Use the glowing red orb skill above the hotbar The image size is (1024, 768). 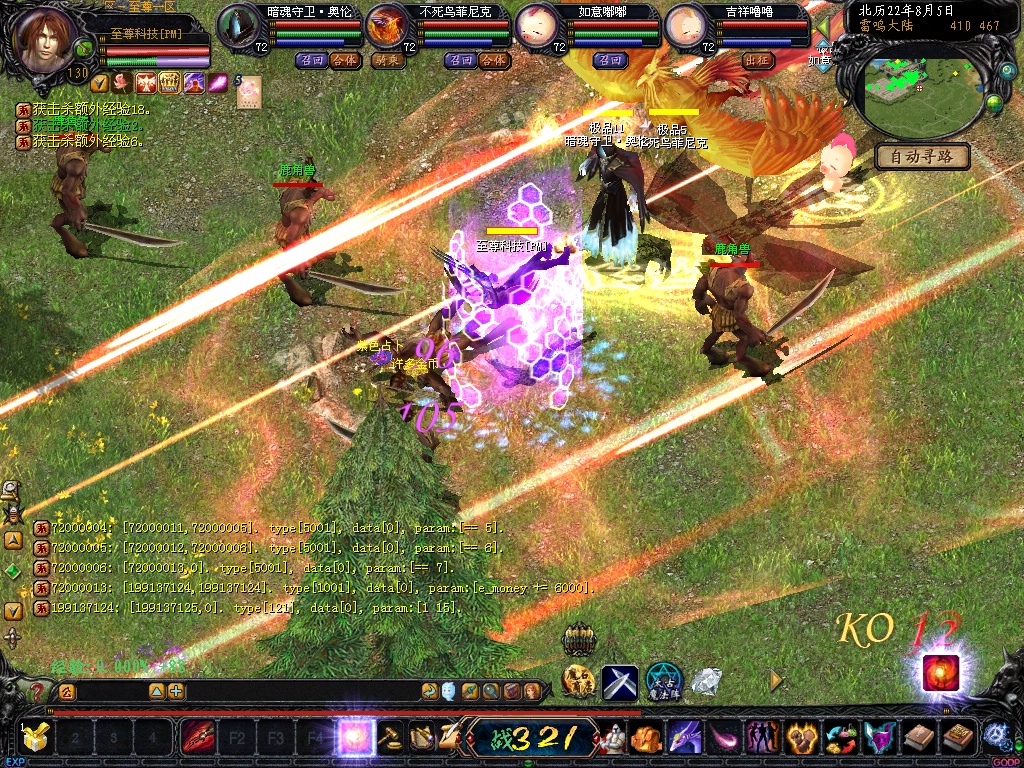tap(940, 673)
